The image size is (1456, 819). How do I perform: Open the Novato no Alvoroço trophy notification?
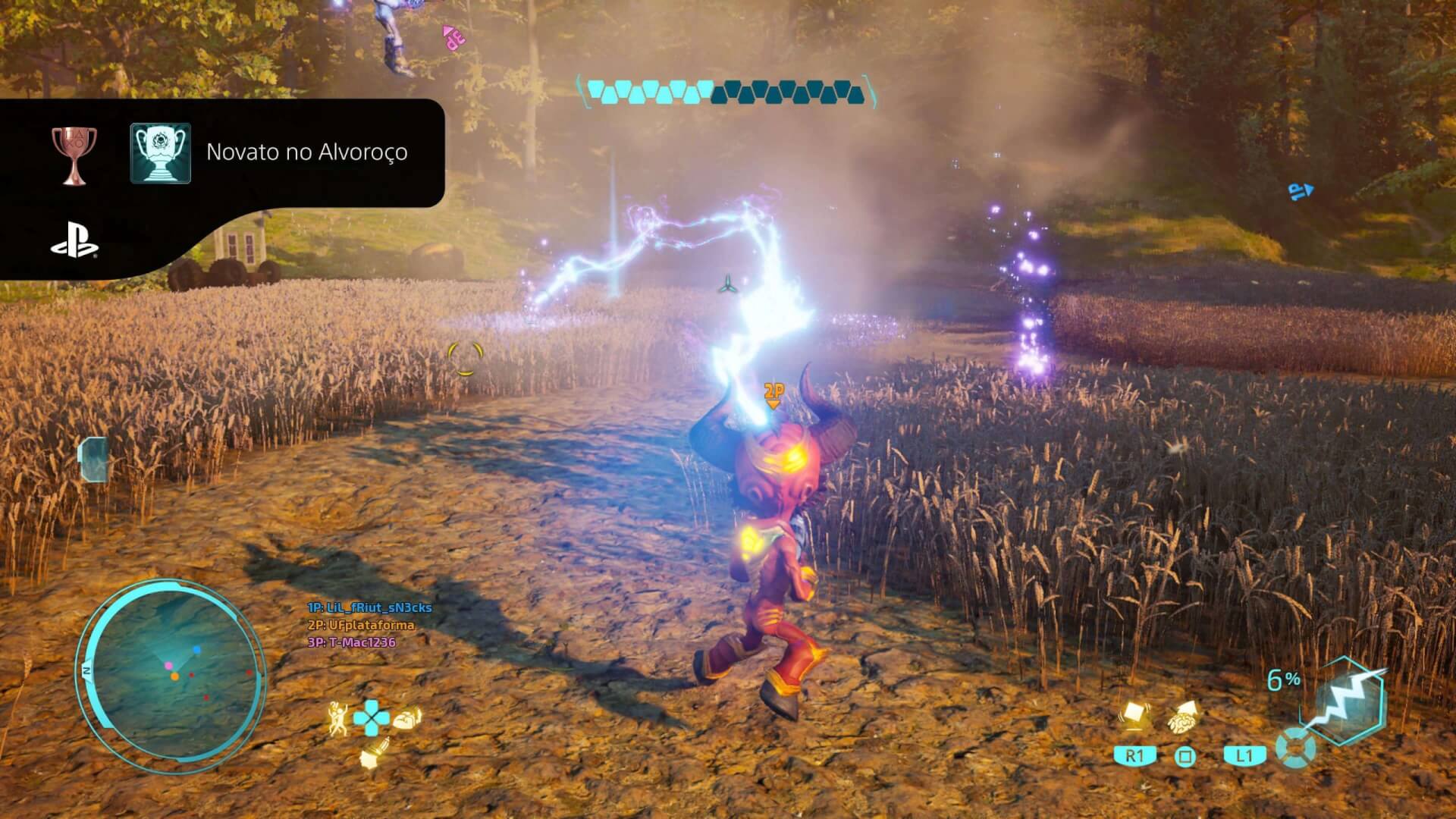306,152
